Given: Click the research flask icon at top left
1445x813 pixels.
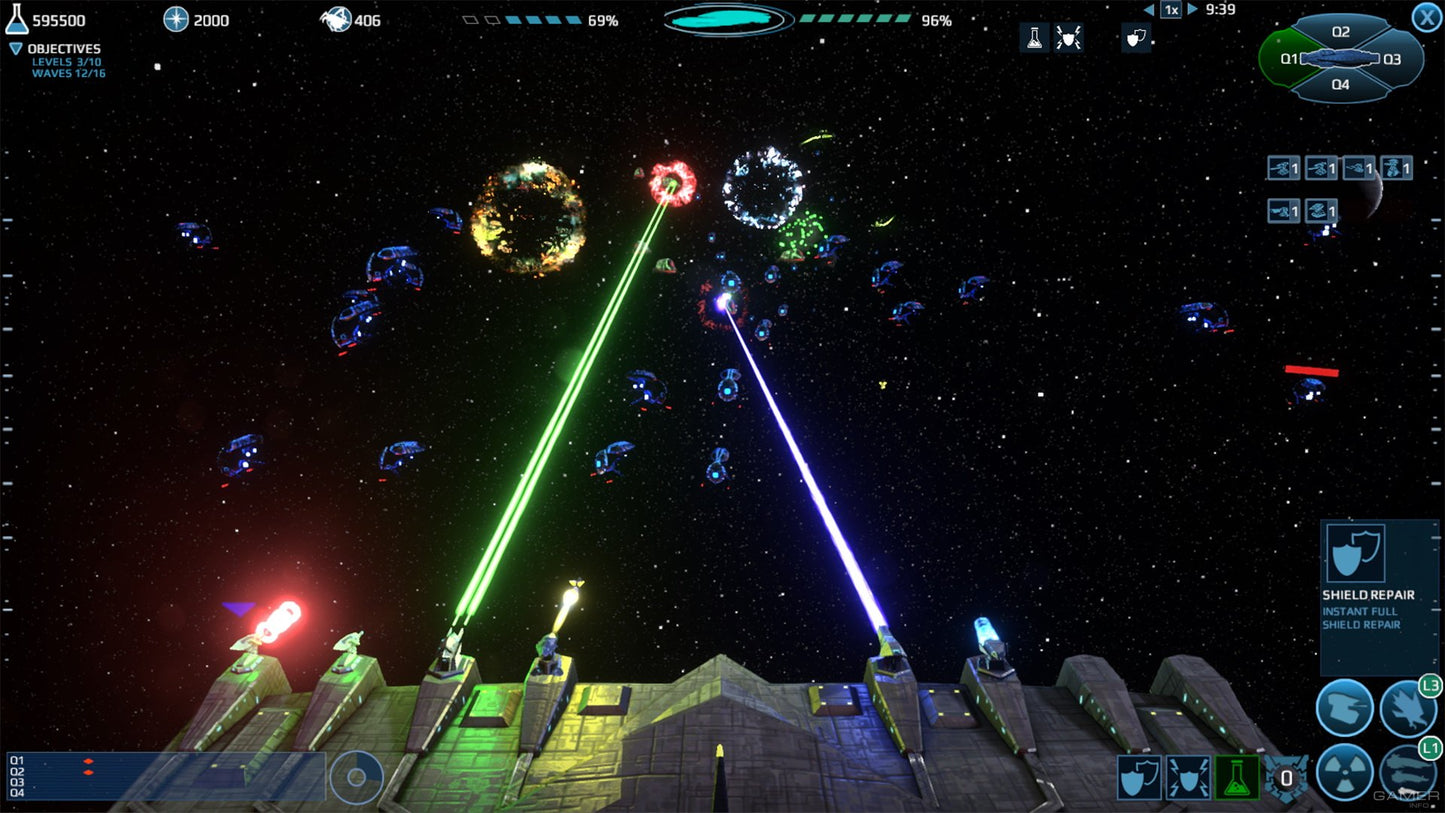Looking at the screenshot, I should pos(15,18).
